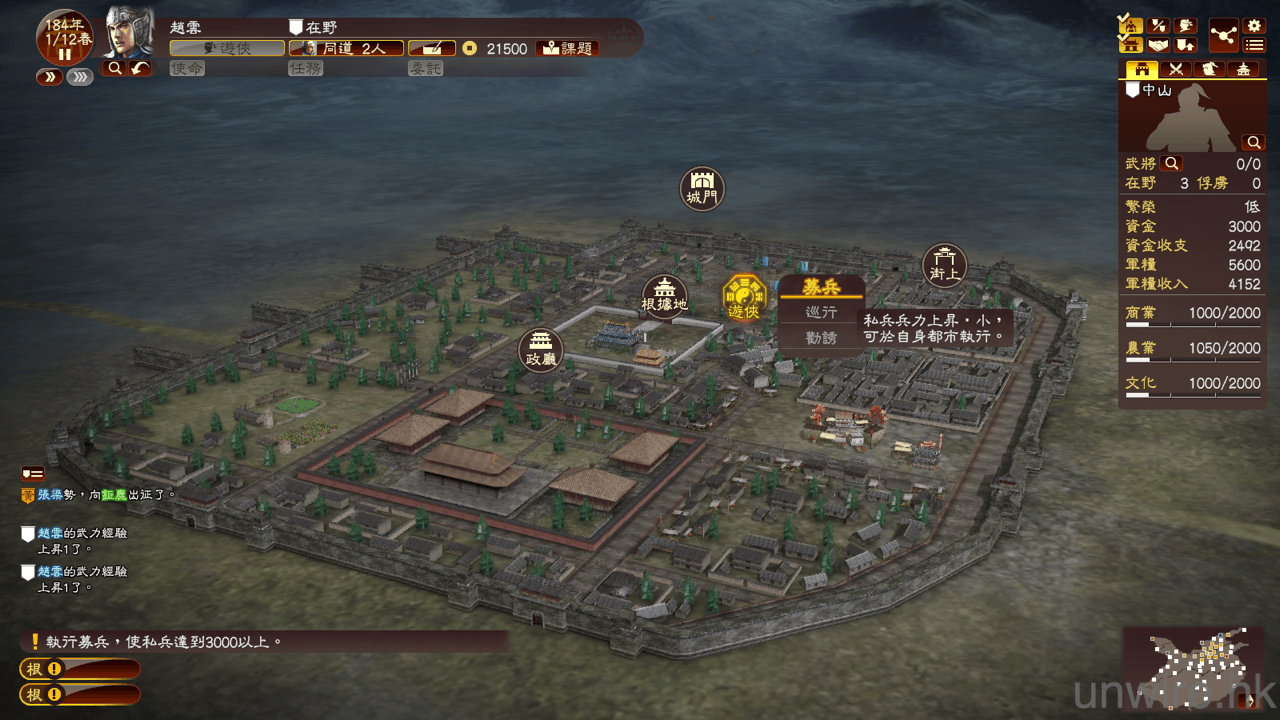This screenshot has height=720, width=1280.
Task: Open the 城門 city gate icon
Action: pyautogui.click(x=702, y=188)
